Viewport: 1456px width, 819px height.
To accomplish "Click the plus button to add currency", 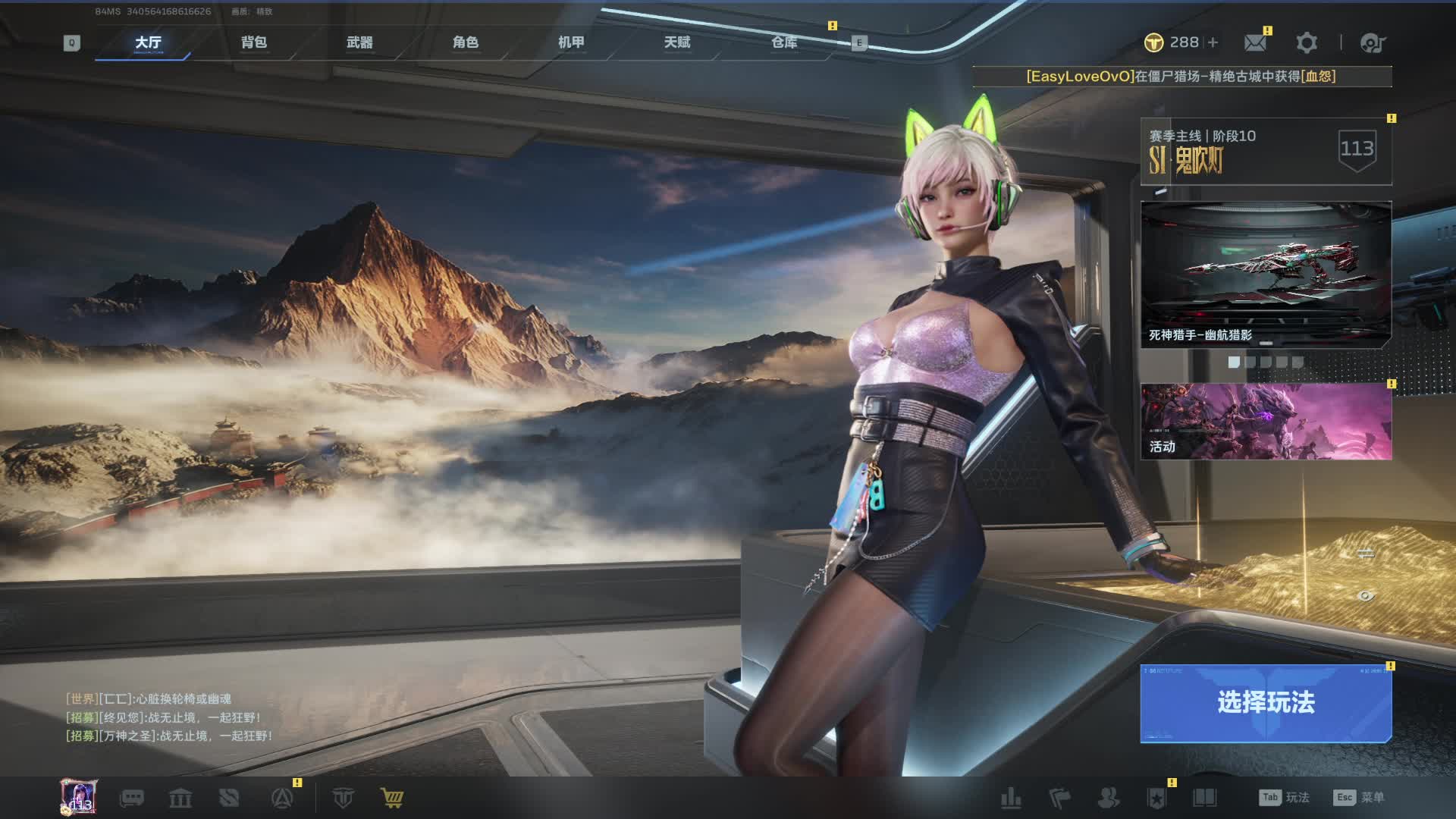I will (1213, 42).
